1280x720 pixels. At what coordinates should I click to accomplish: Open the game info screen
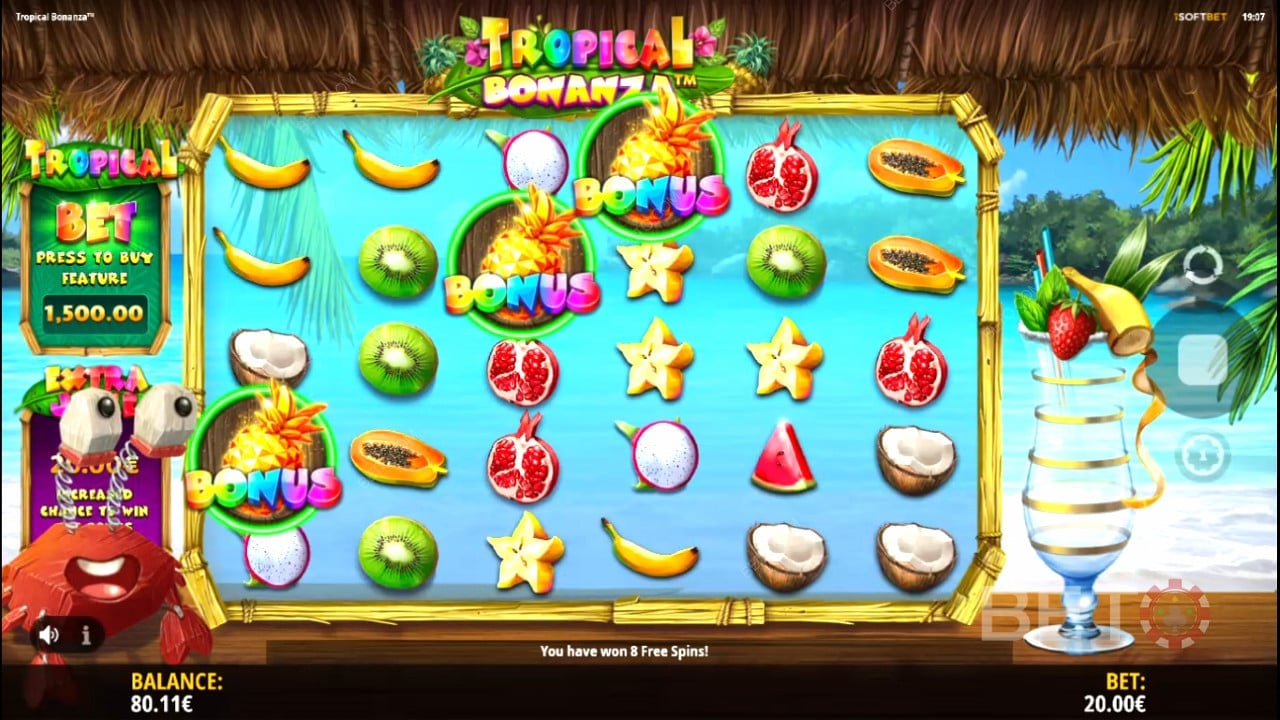[85, 636]
